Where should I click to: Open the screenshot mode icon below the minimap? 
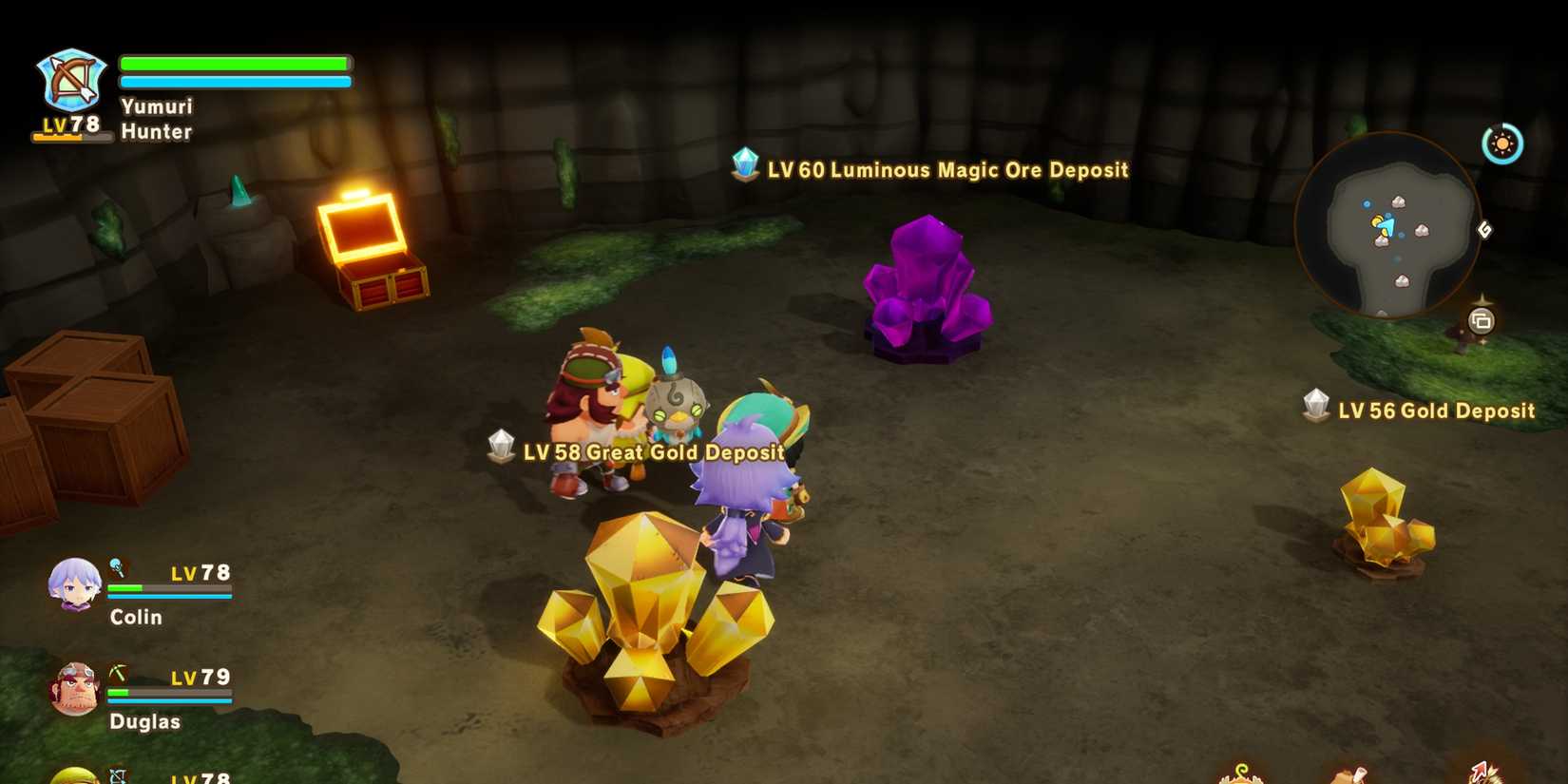tap(1482, 319)
